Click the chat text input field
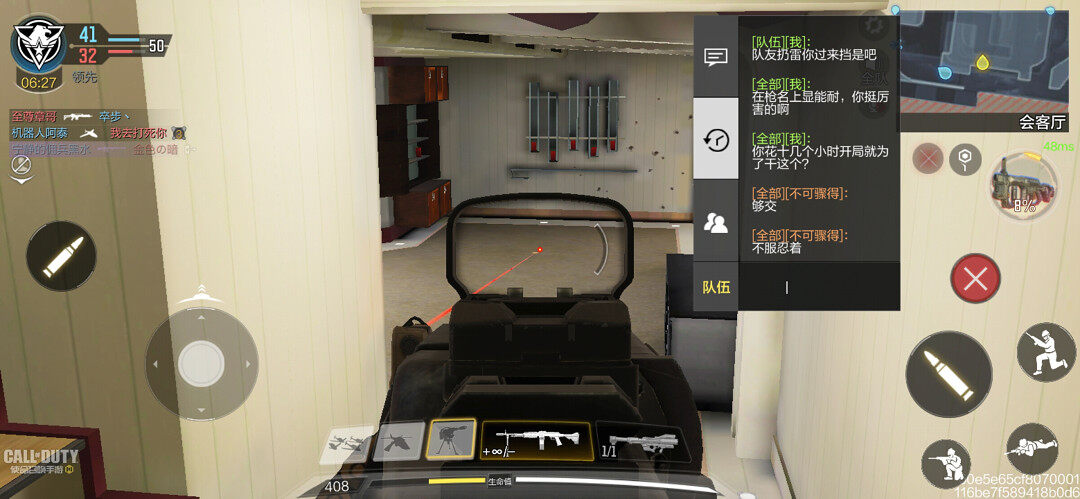The width and height of the screenshot is (1080, 499). point(818,287)
